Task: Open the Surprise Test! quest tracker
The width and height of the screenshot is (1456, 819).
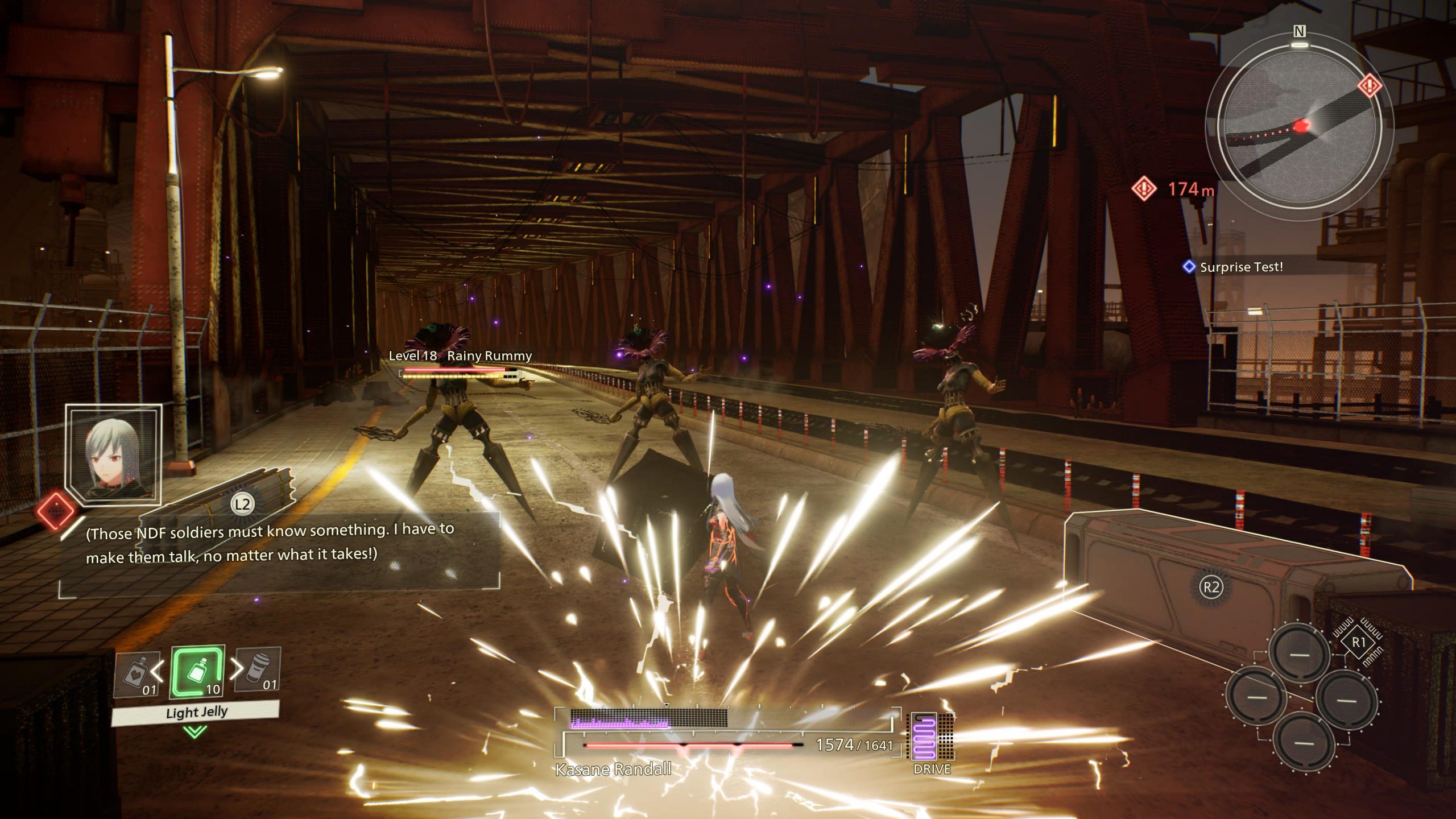Action: point(1240,267)
